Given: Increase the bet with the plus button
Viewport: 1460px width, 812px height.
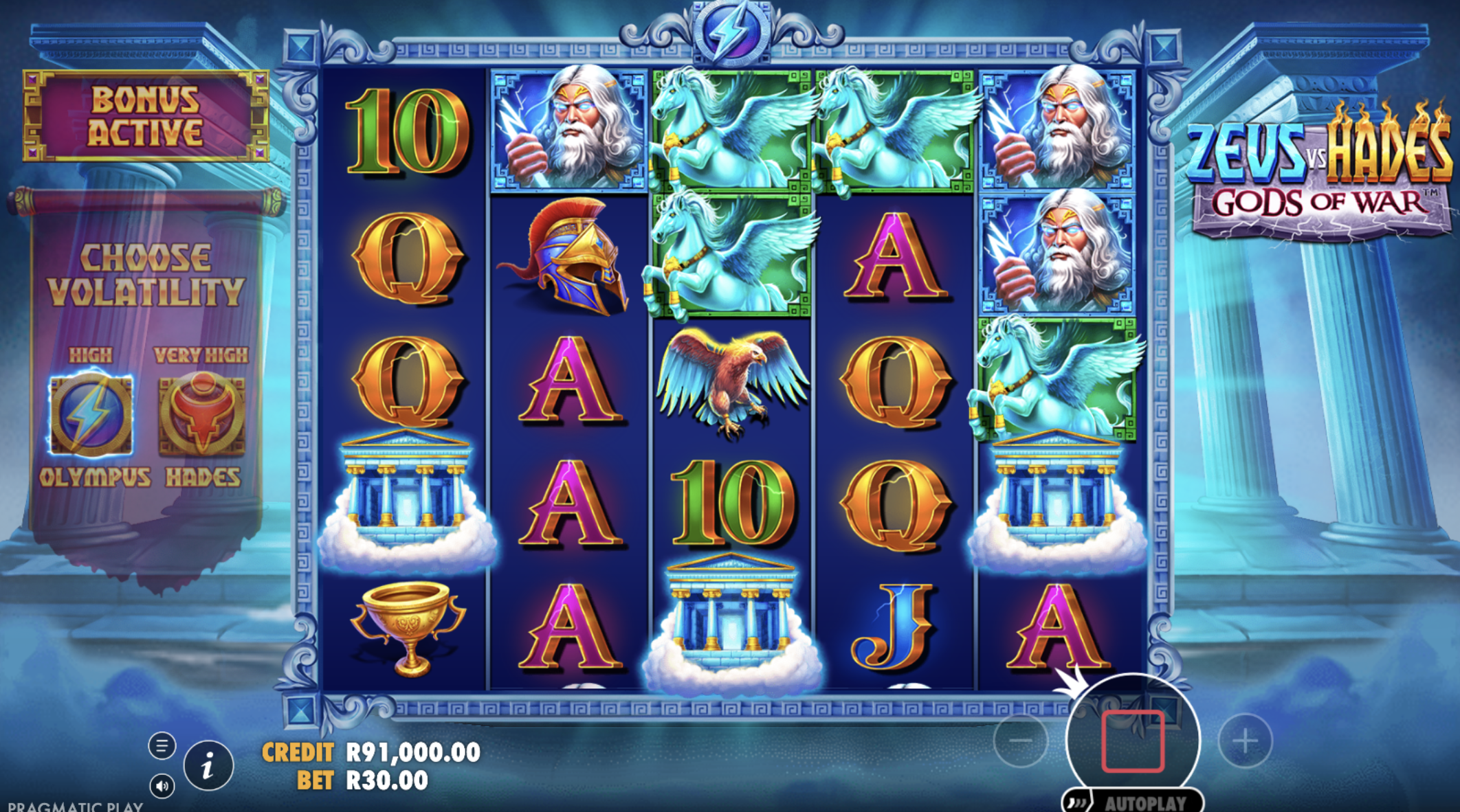Looking at the screenshot, I should [1245, 741].
